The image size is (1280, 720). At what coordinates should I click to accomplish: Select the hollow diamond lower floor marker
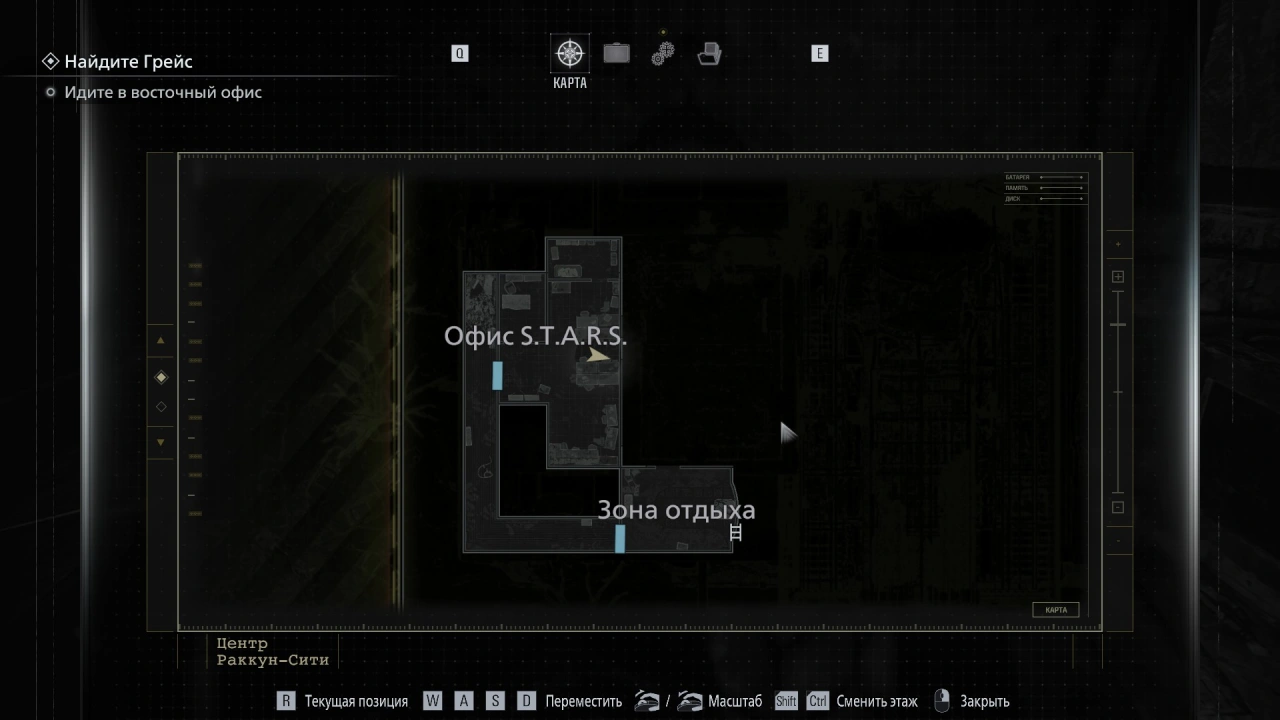[161, 407]
